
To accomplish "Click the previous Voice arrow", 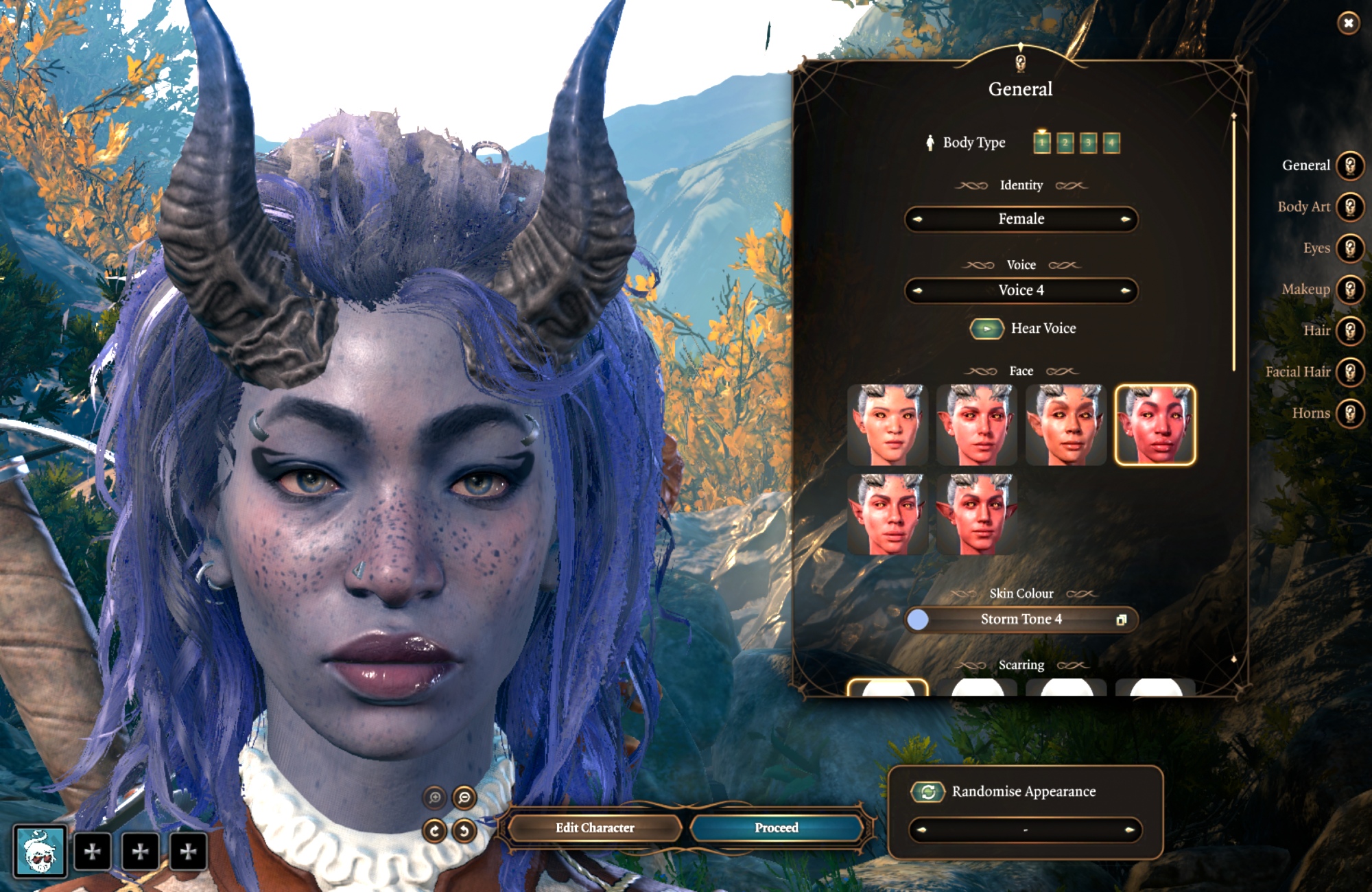I will [x=918, y=291].
